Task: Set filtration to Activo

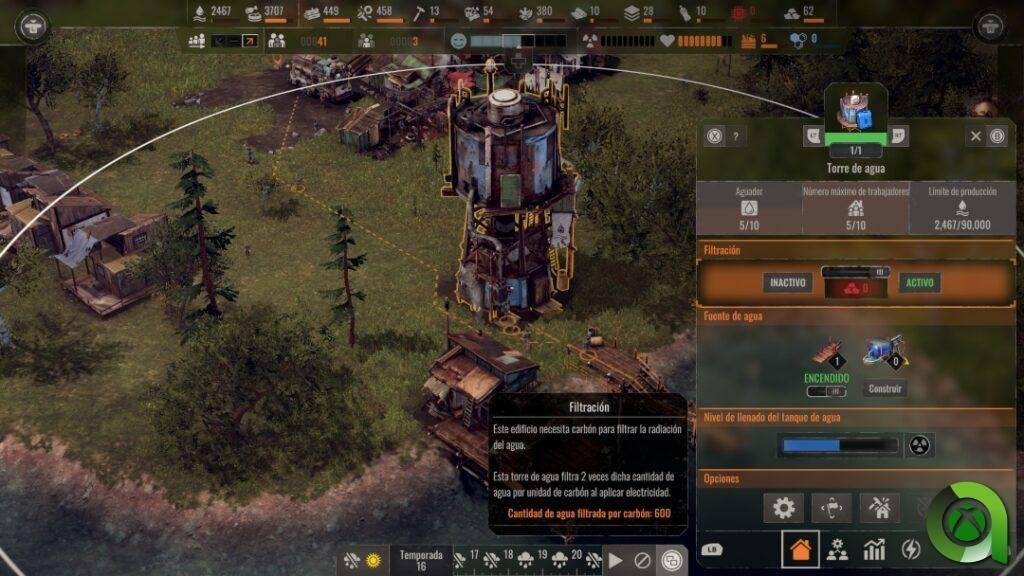Action: pyautogui.click(x=919, y=283)
